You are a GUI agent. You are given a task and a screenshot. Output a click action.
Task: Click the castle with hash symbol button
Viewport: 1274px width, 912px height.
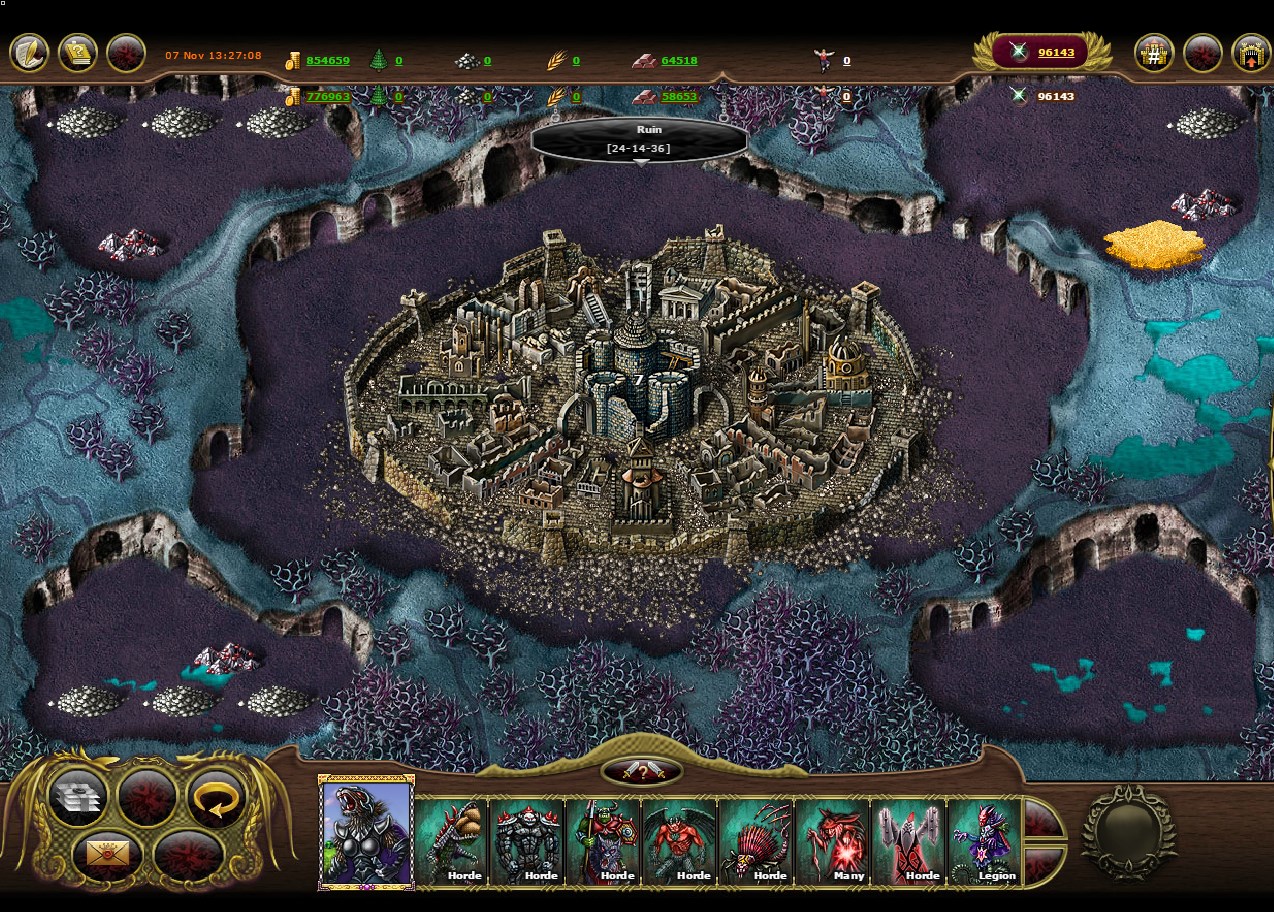coord(1153,54)
